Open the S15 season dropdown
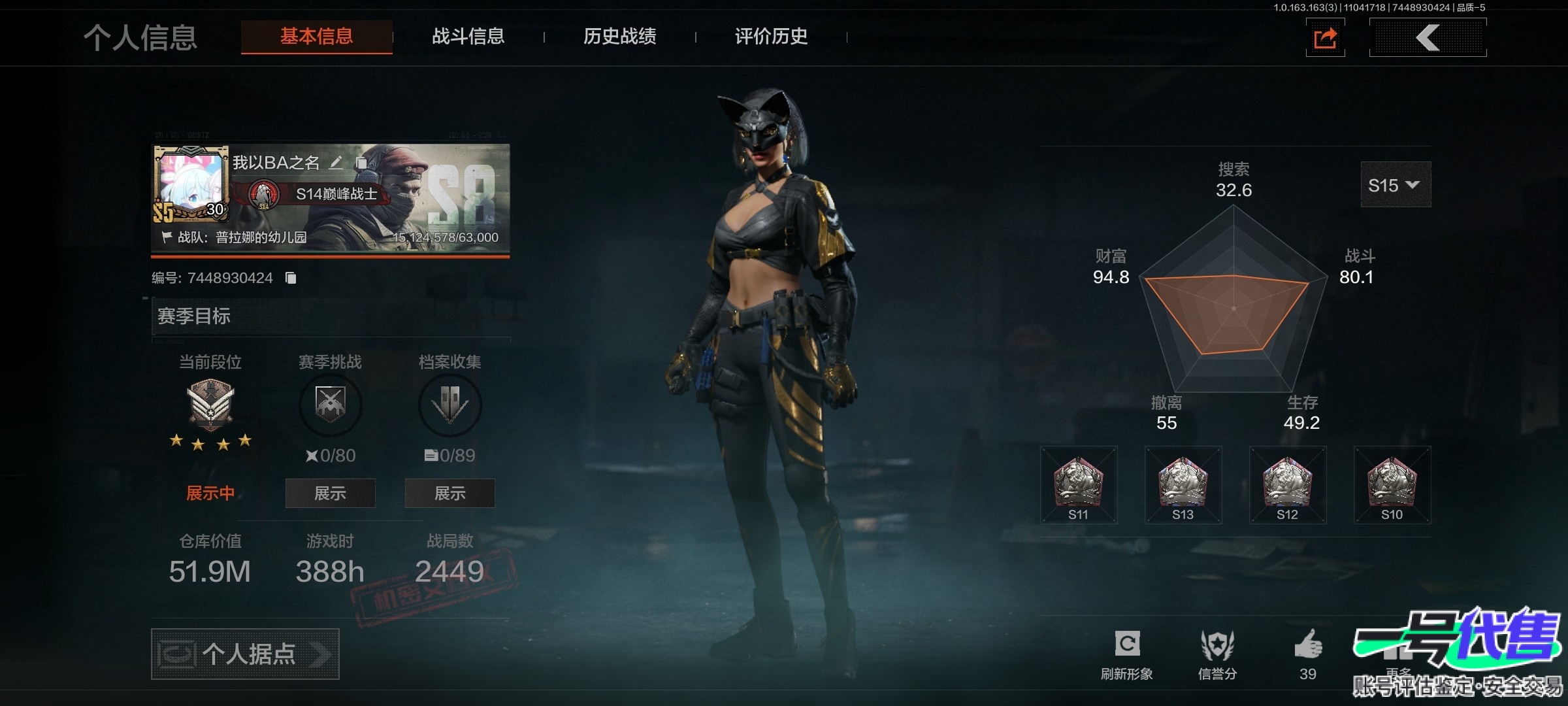 coord(1395,185)
